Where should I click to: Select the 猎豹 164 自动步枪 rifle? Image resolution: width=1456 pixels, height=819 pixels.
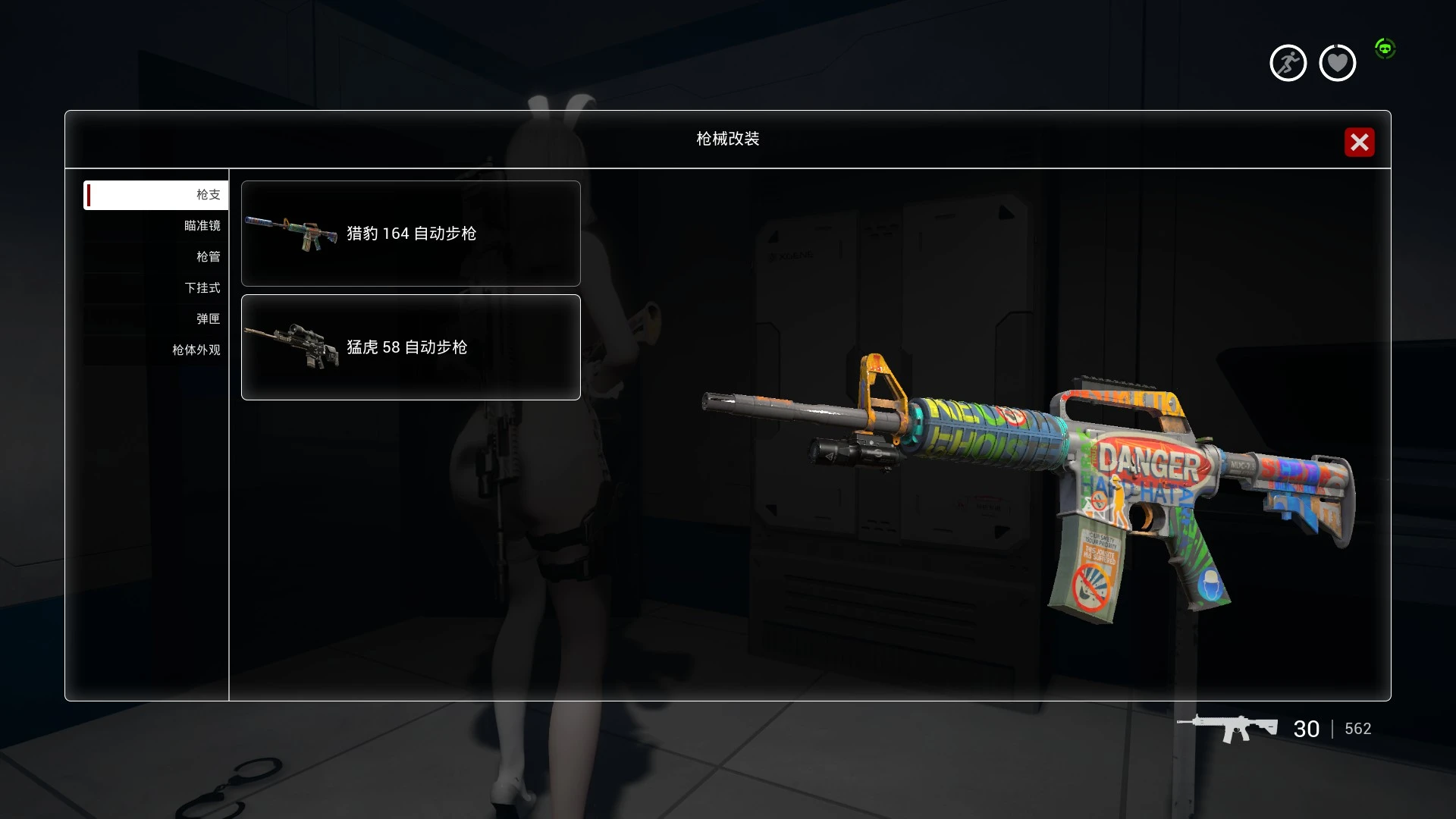click(x=410, y=234)
